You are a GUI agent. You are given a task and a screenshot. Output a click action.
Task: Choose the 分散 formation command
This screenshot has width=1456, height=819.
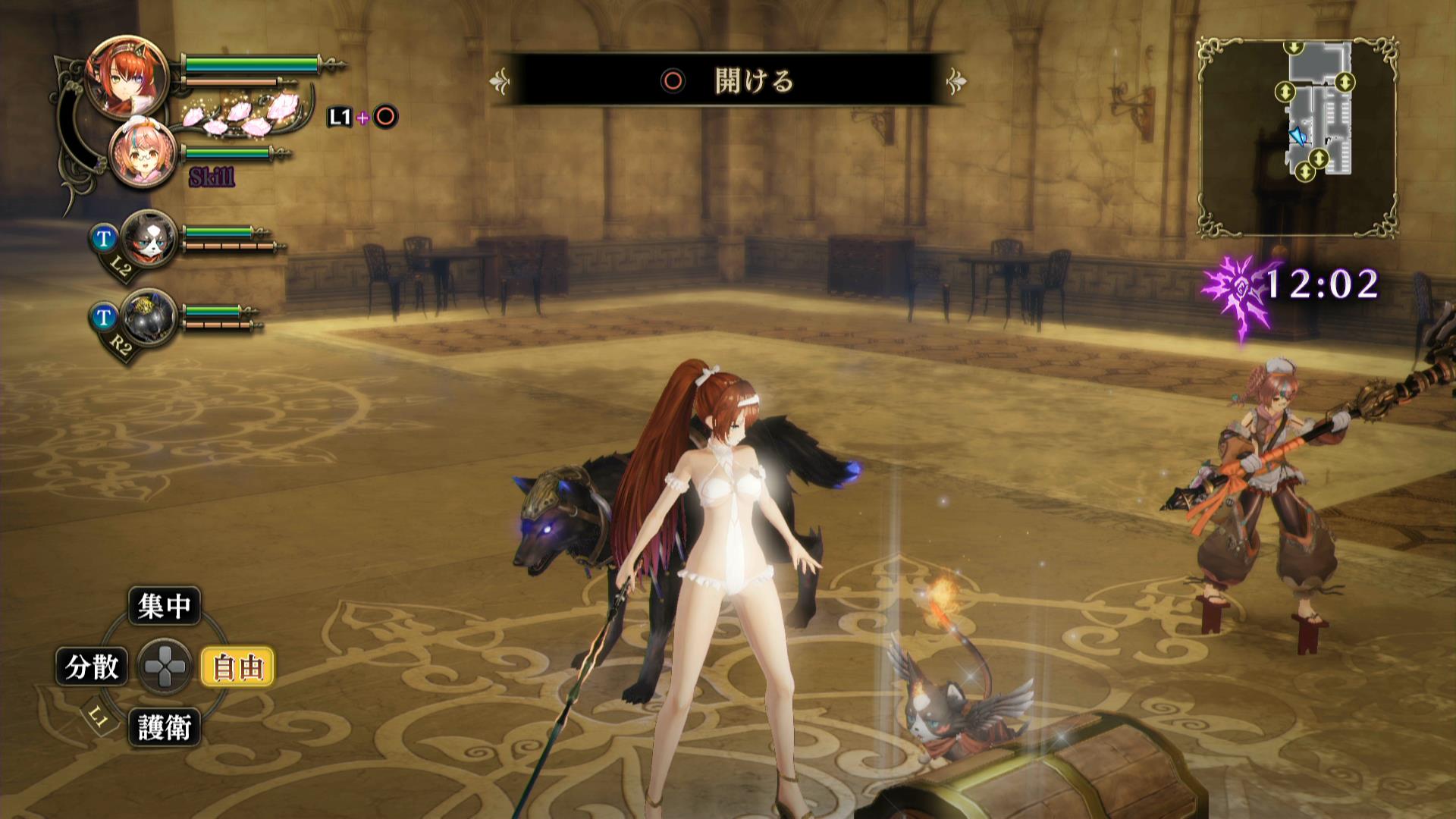(92, 667)
